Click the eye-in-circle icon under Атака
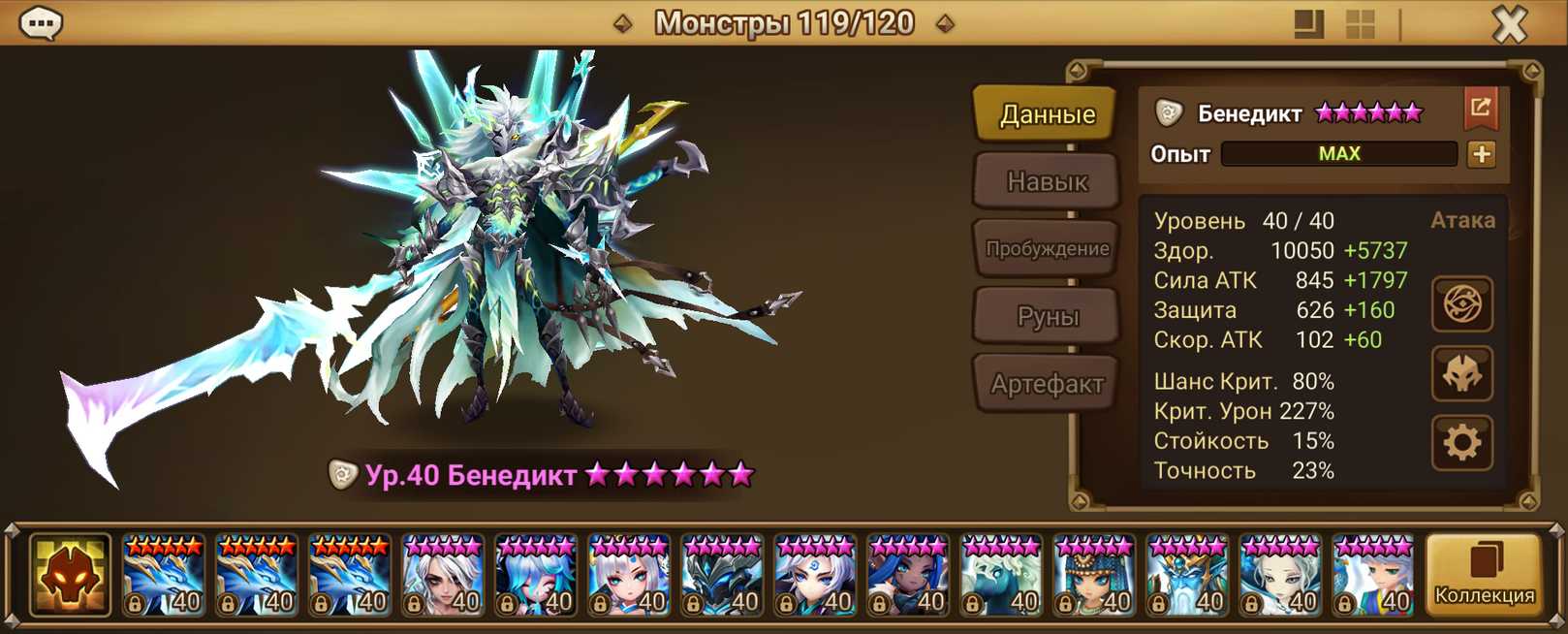Screen dimensions: 1568x634 click(x=1461, y=304)
